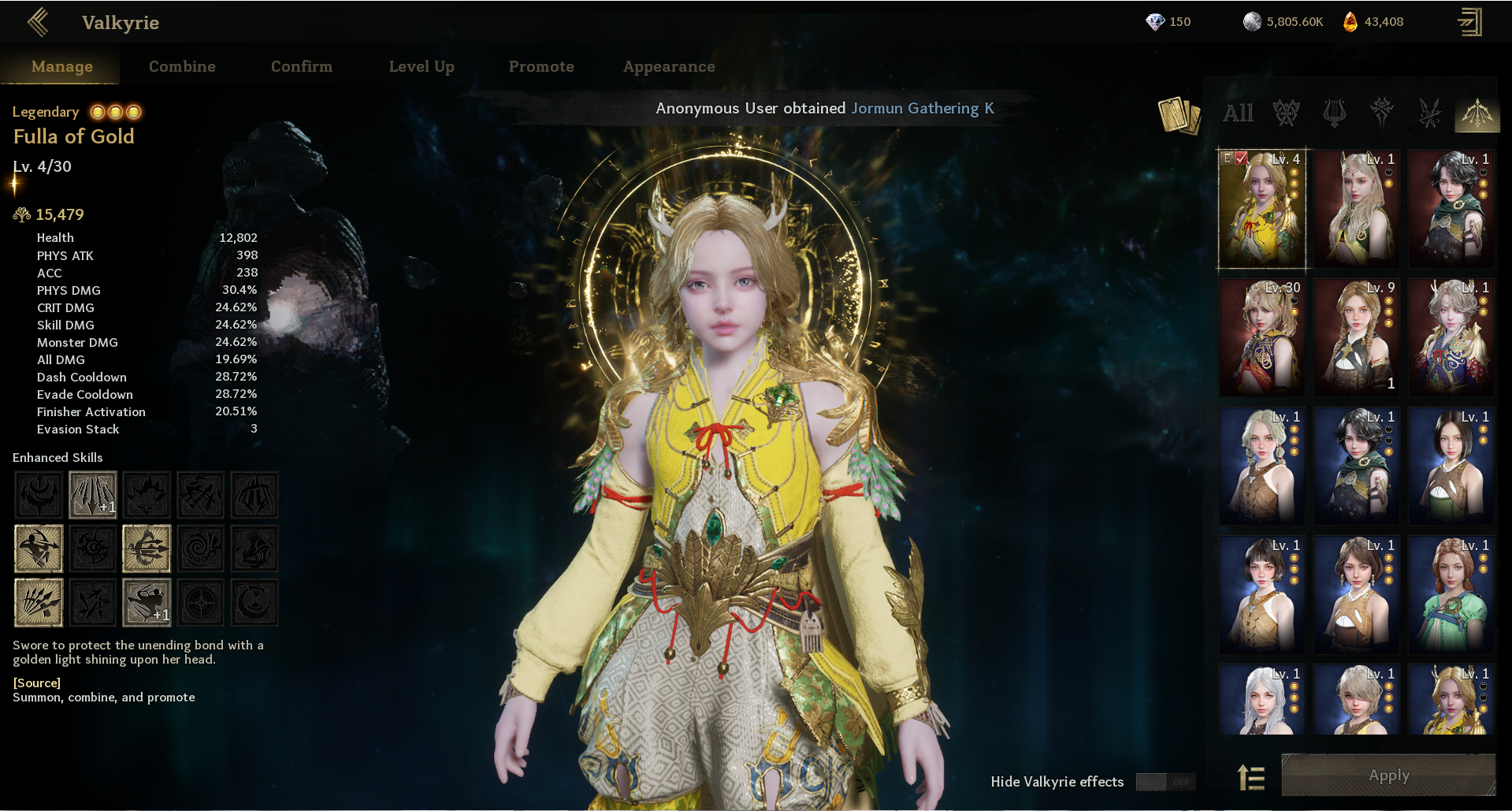This screenshot has width=1512, height=811.
Task: Select the Level Up tab
Action: coord(422,66)
